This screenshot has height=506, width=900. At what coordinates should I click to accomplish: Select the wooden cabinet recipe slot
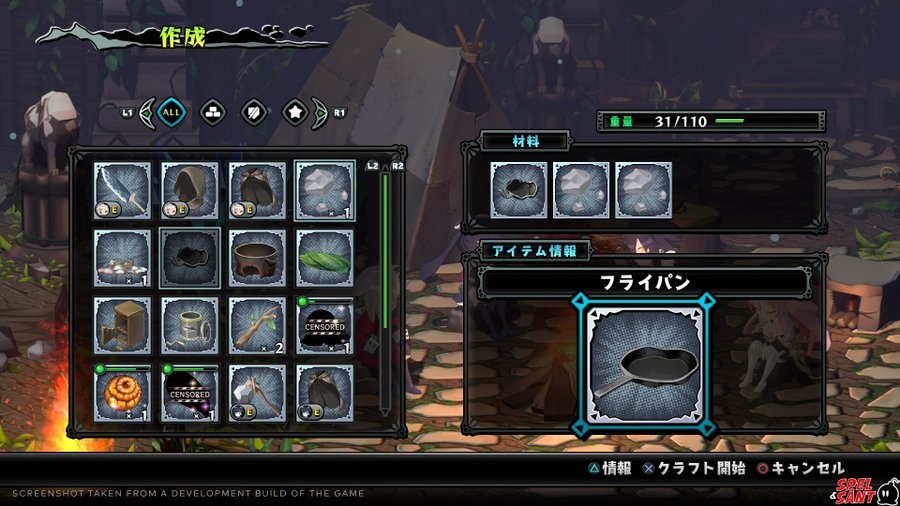pos(123,325)
